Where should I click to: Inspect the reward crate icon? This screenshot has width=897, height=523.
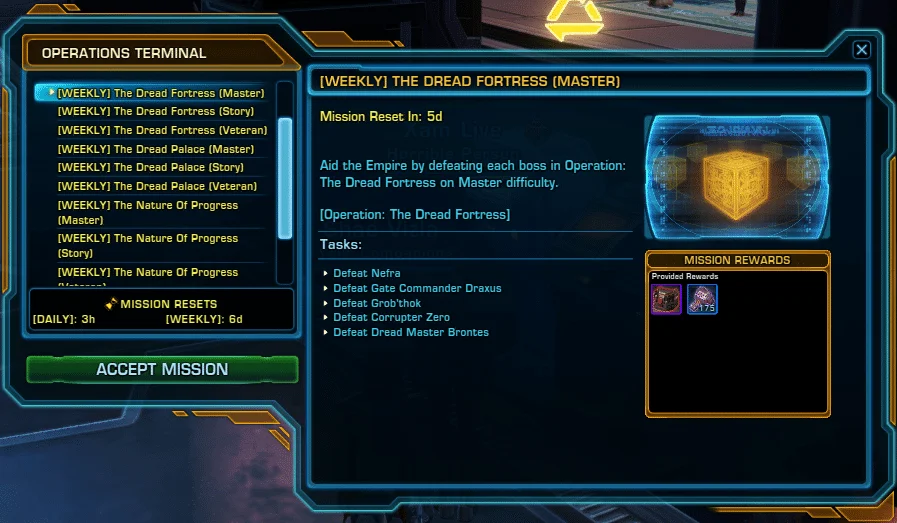[x=666, y=299]
